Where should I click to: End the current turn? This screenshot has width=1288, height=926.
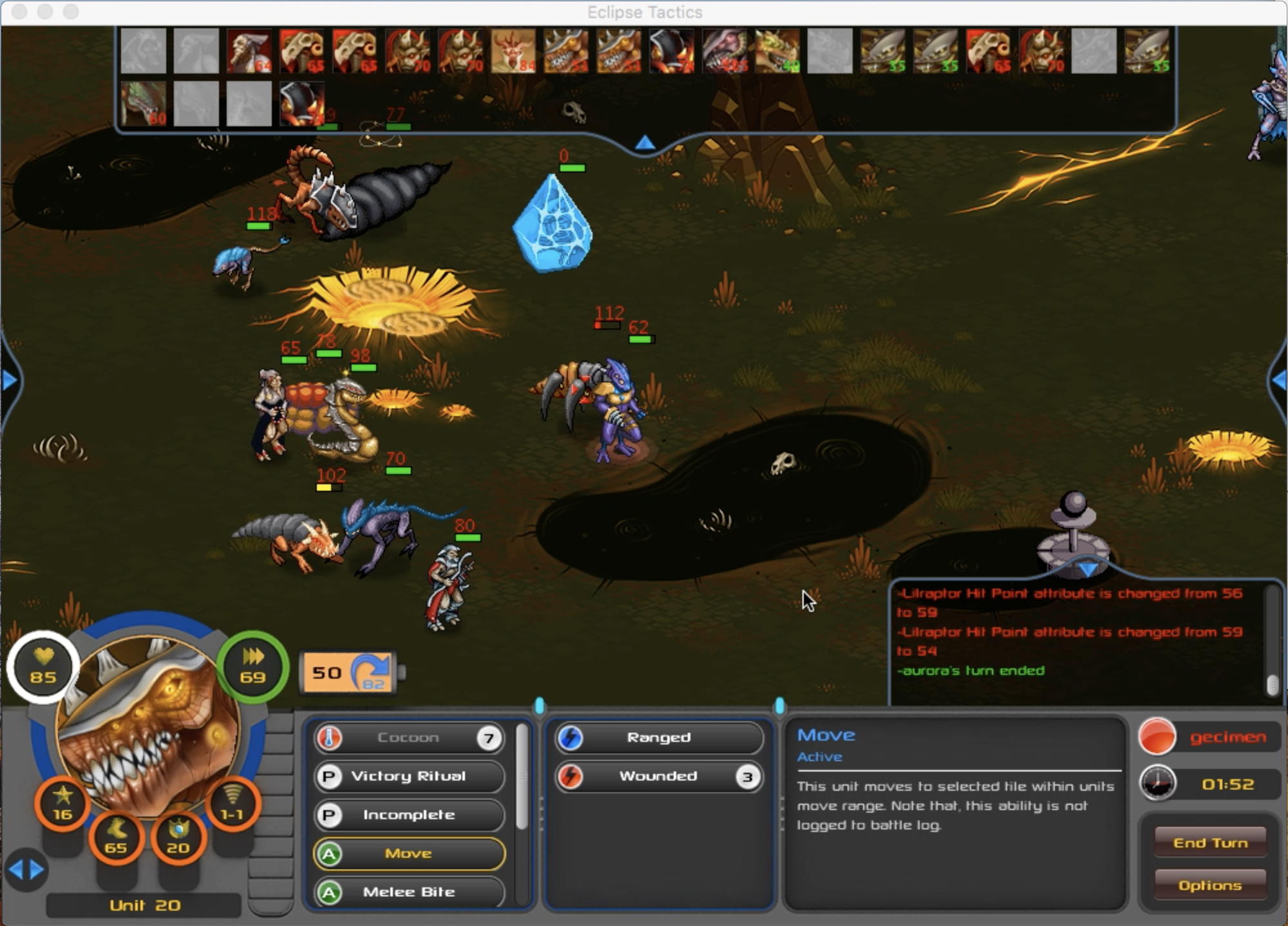pos(1209,842)
